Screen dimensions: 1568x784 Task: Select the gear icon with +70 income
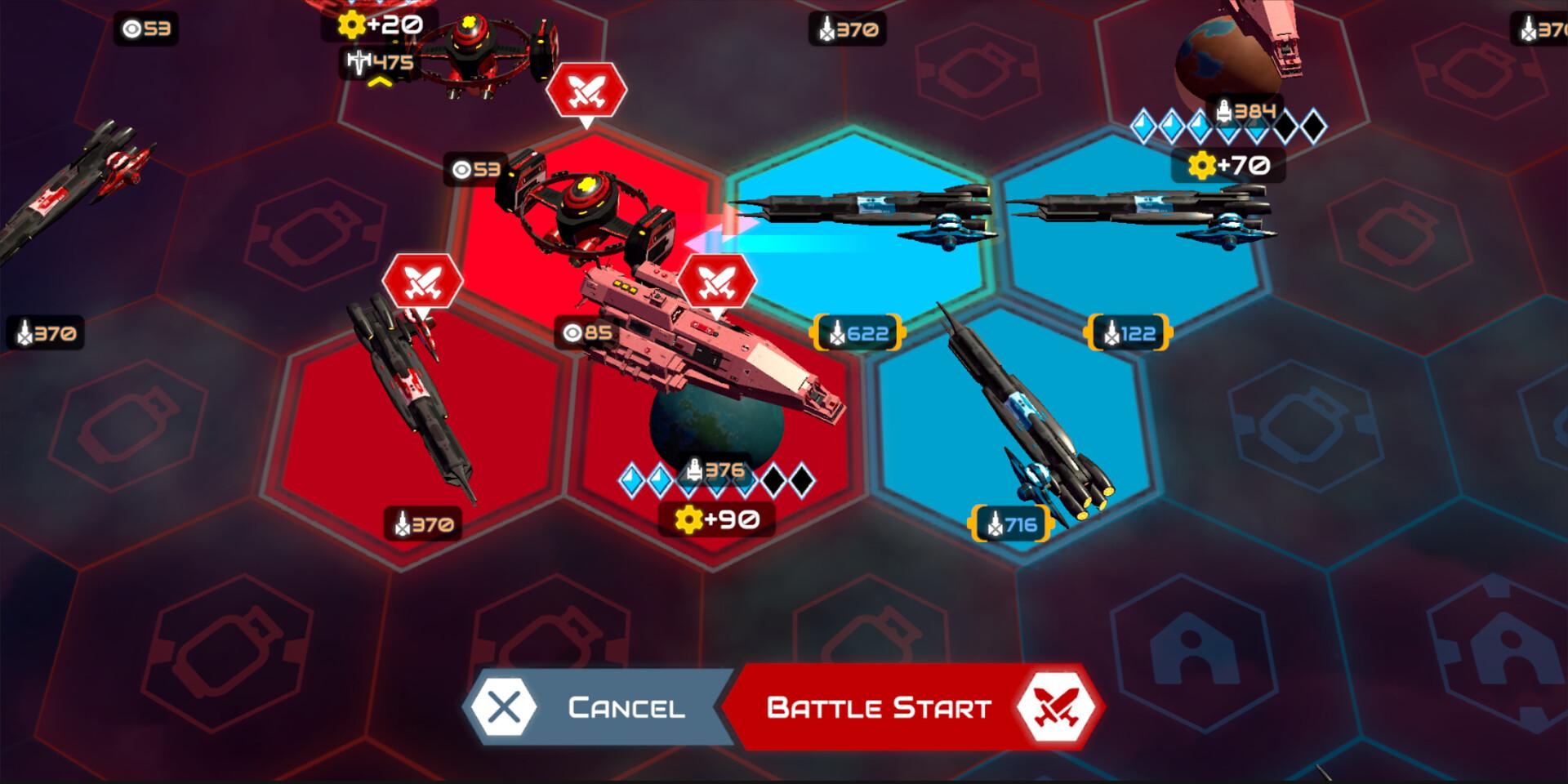1202,166
